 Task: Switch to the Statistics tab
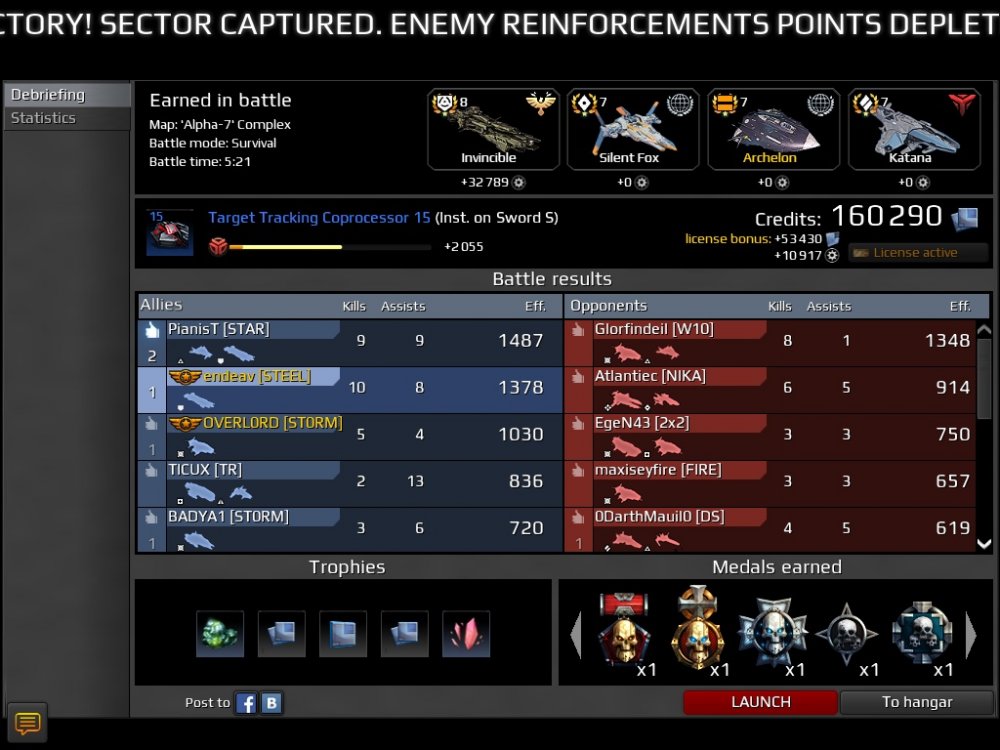44,118
